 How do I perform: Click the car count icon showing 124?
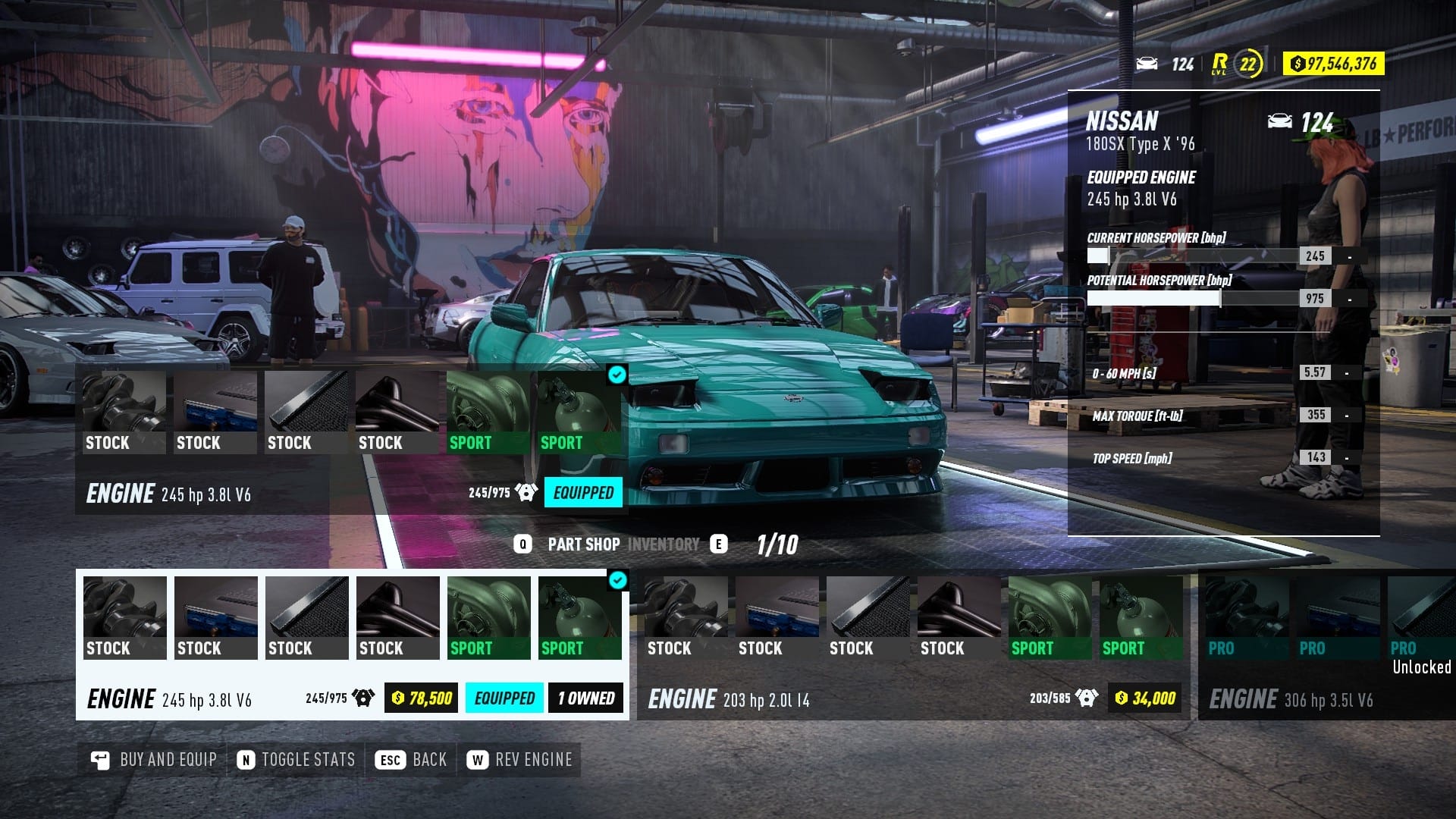[1148, 64]
